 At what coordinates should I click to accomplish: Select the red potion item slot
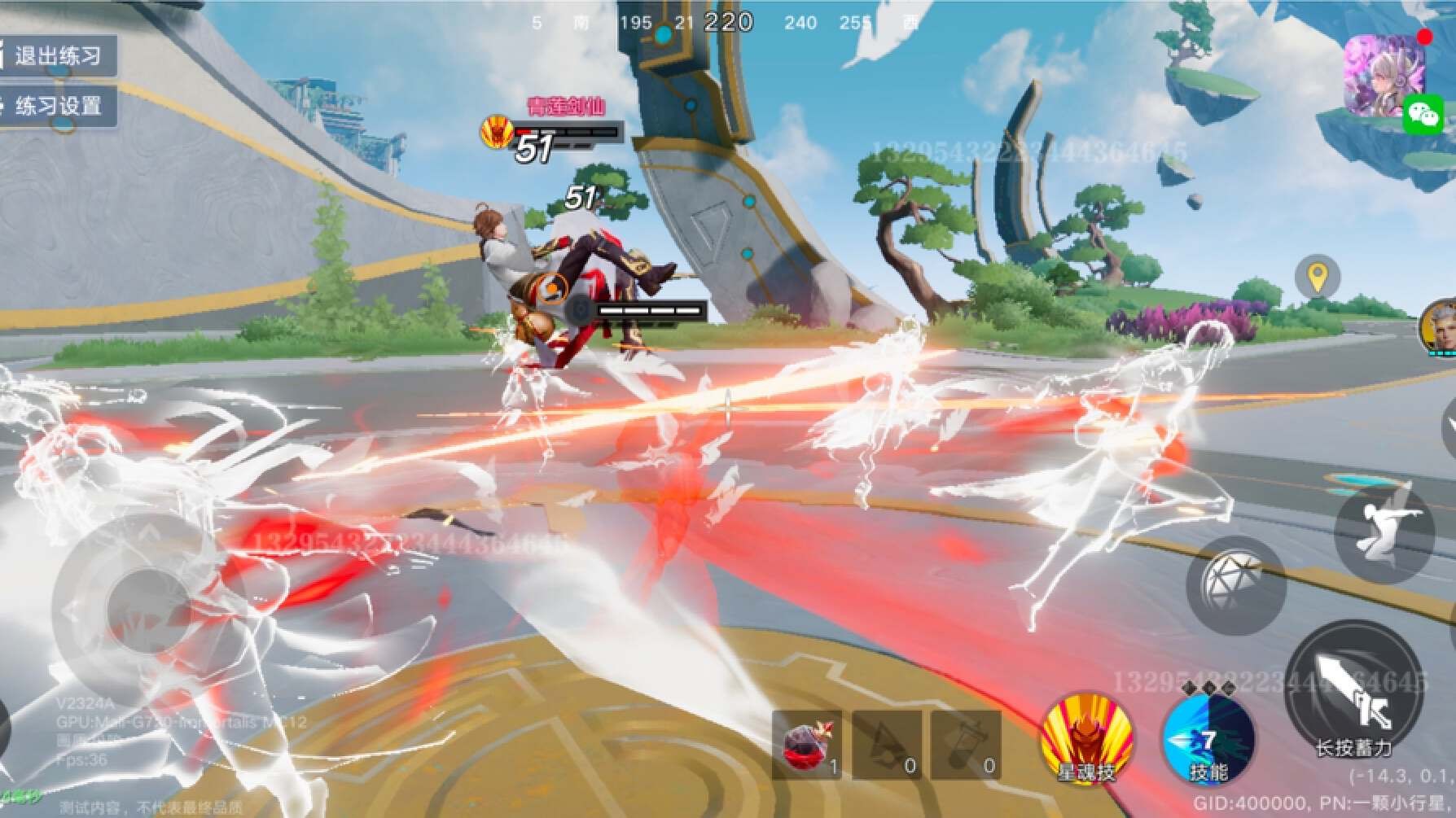point(806,744)
